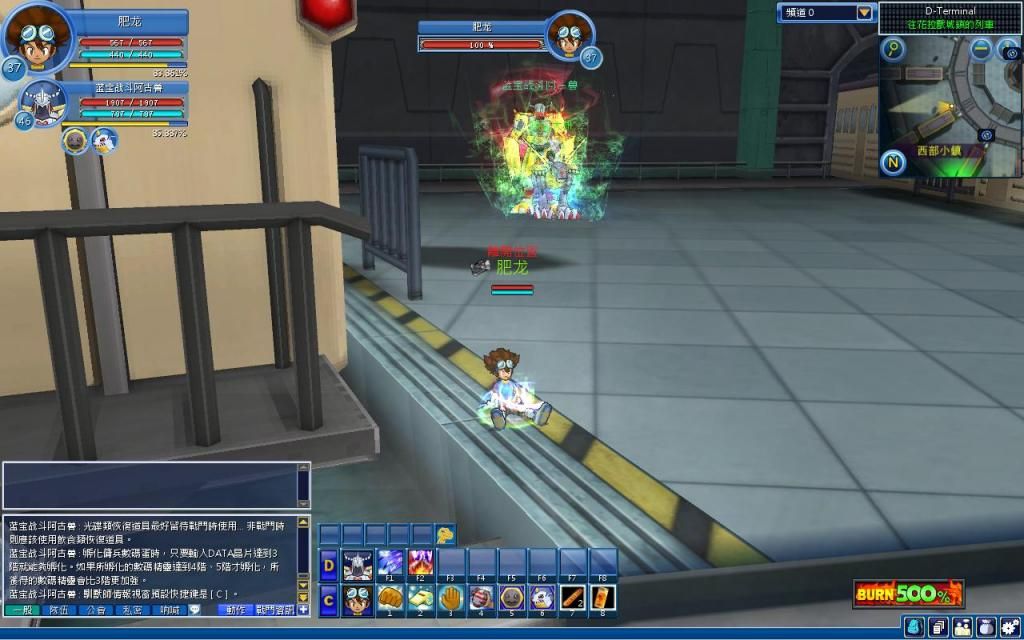Click the N compass button on the minimap
The height and width of the screenshot is (640, 1024).
click(894, 163)
